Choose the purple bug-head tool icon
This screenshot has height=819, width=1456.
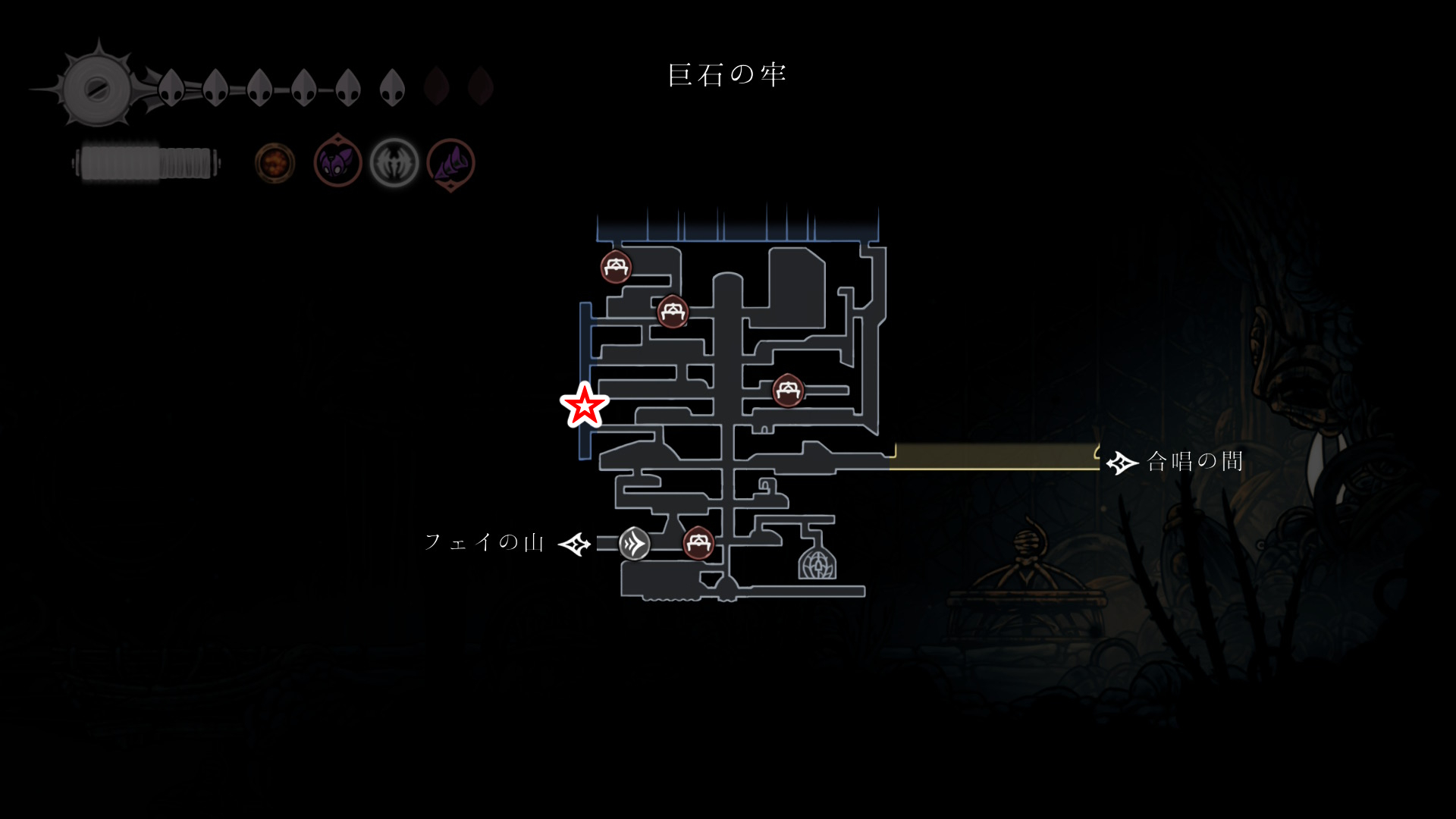click(x=337, y=162)
